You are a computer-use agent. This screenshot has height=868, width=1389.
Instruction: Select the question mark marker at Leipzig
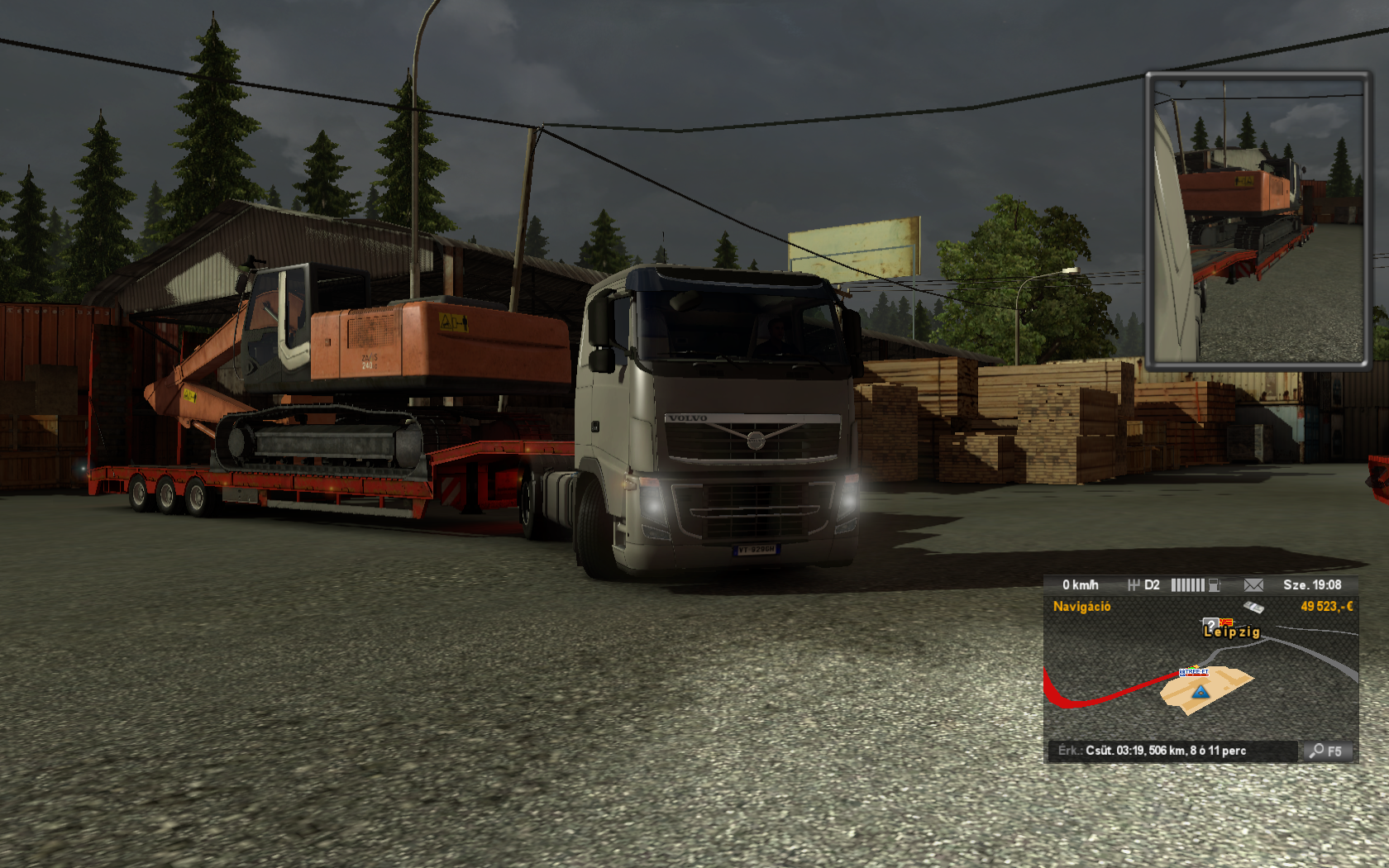[x=1211, y=624]
